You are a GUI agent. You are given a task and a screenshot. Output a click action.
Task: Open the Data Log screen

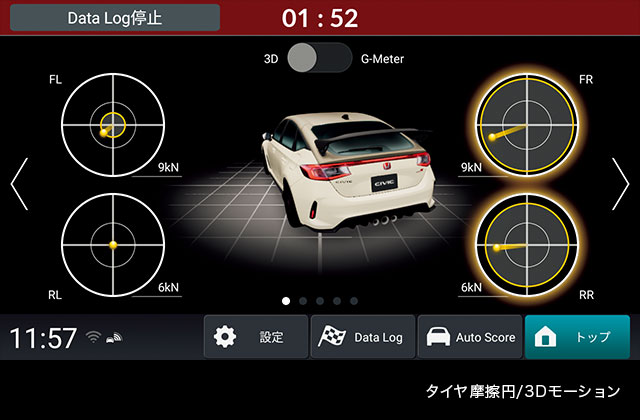click(x=362, y=337)
